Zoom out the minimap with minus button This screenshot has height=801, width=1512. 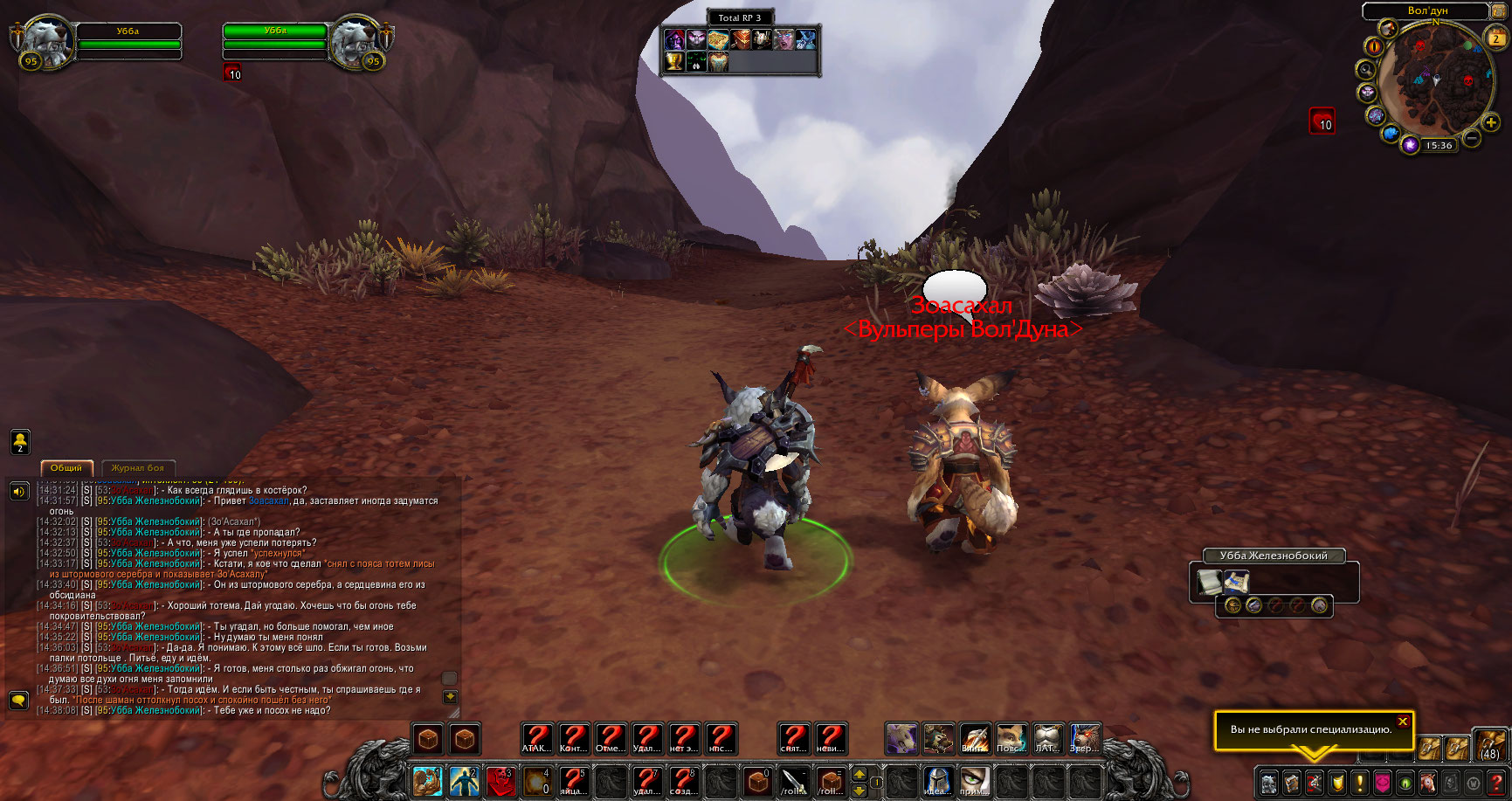click(1472, 138)
